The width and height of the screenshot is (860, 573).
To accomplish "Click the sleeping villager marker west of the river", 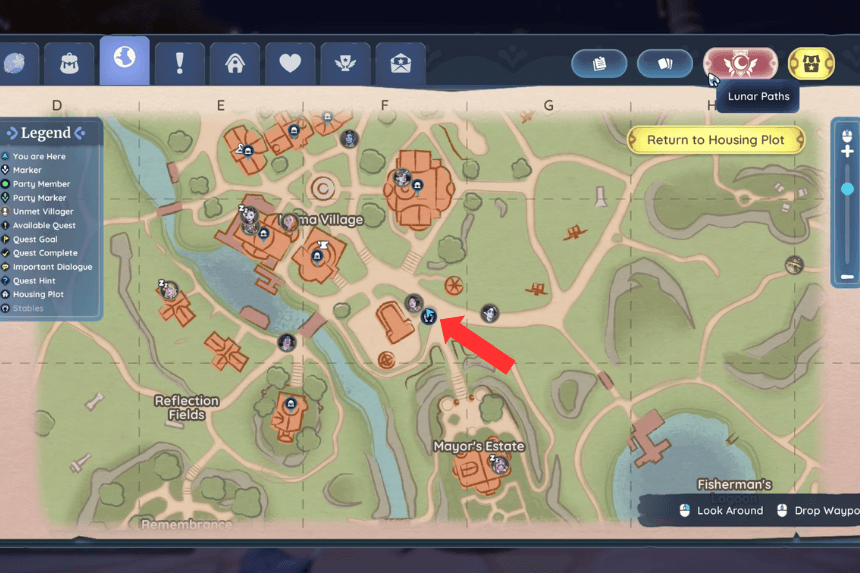I will [x=170, y=291].
